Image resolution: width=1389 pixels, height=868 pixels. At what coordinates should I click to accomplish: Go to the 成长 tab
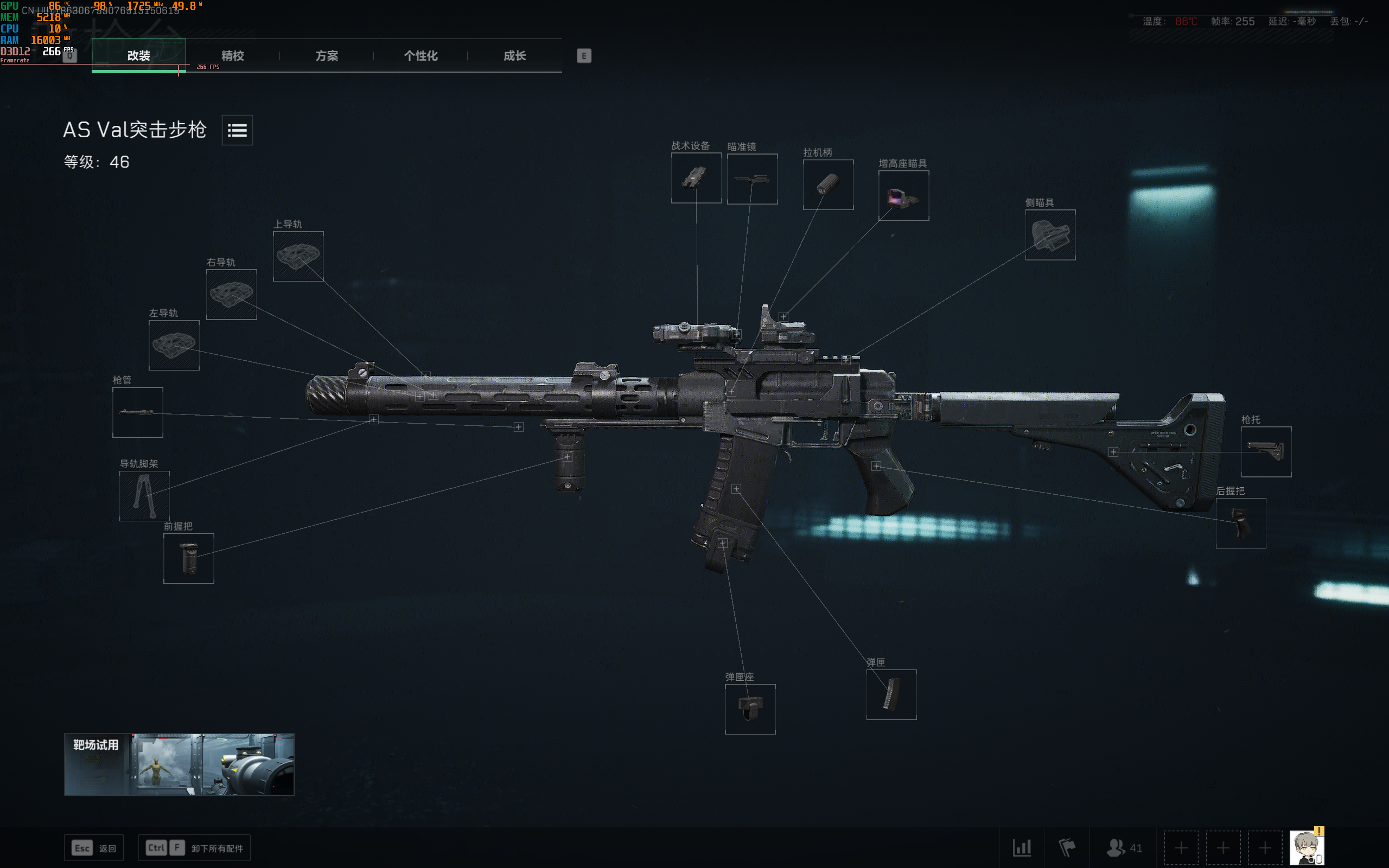tap(514, 56)
